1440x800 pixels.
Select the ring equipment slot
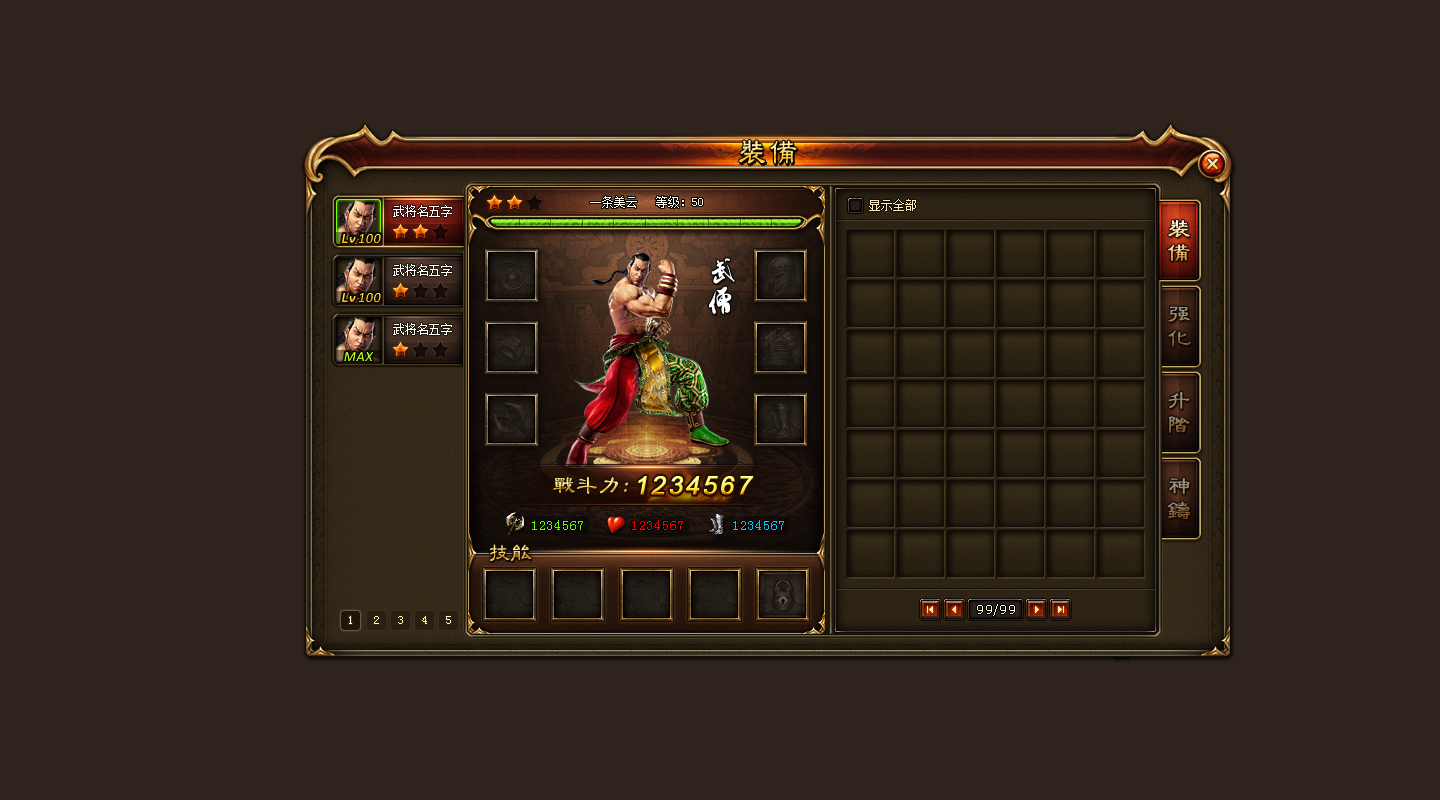pos(512,348)
